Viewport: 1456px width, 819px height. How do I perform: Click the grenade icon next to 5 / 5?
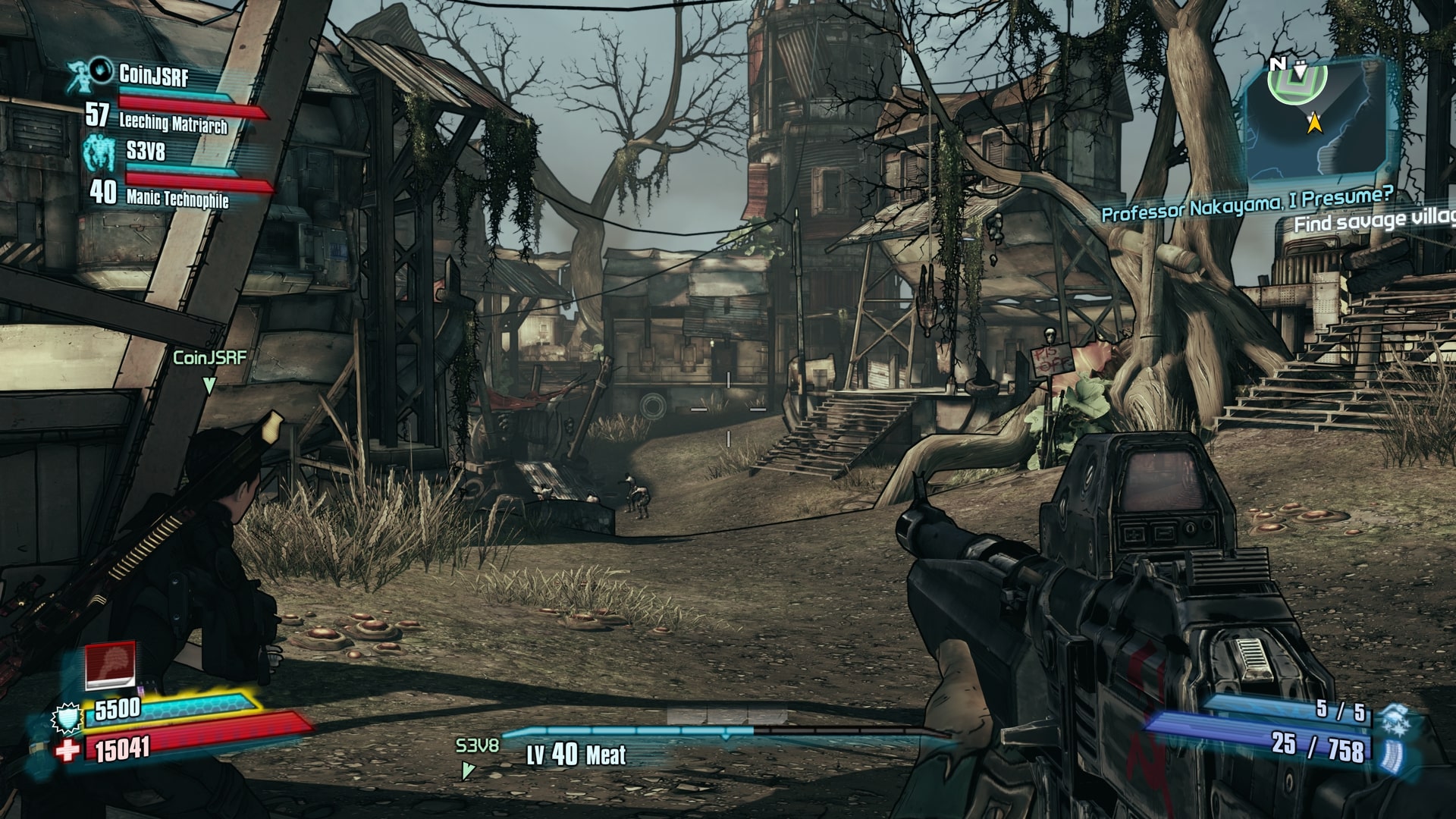(1392, 715)
